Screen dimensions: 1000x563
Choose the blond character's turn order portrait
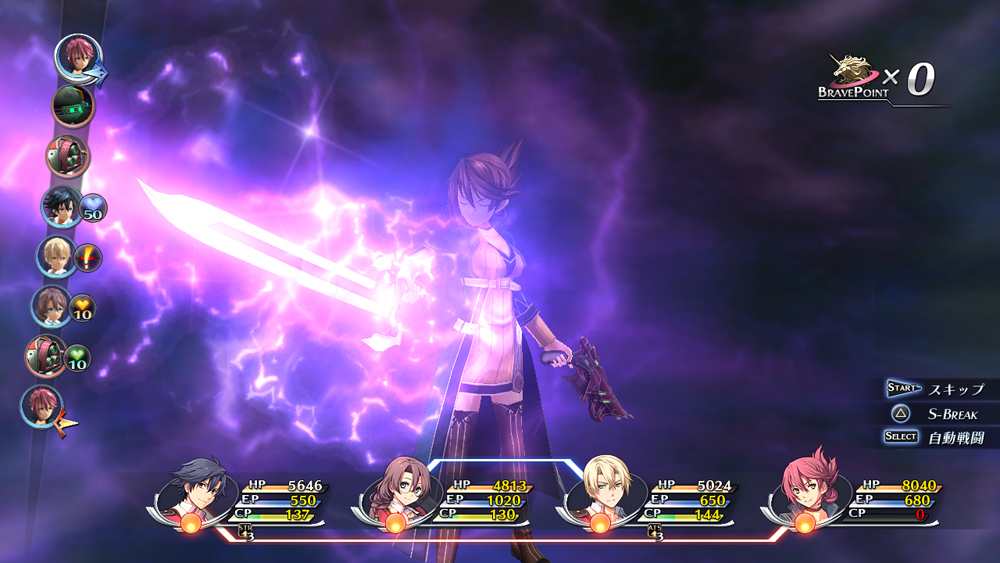(x=56, y=256)
